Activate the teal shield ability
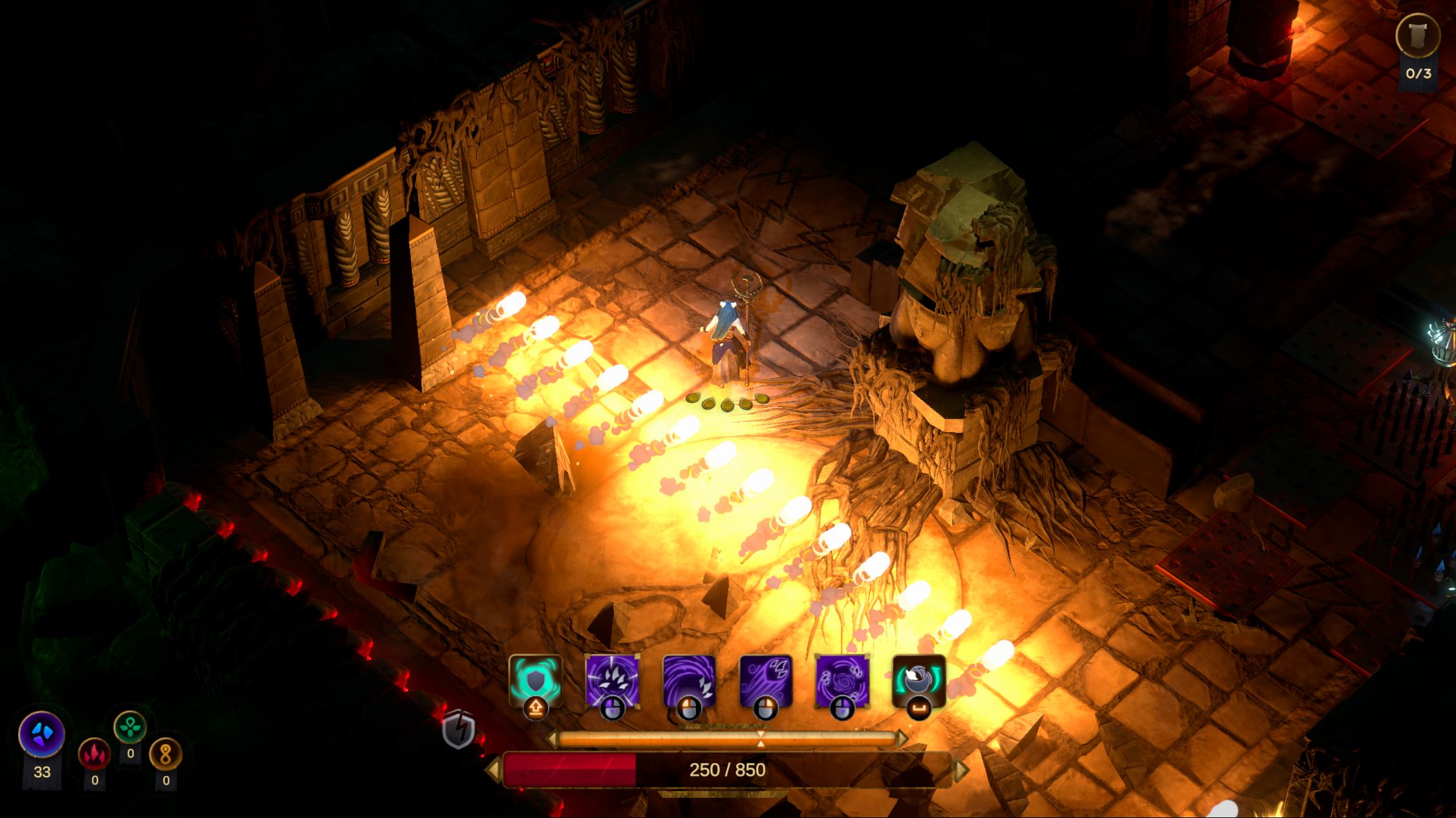This screenshot has width=1456, height=818. pos(534,681)
